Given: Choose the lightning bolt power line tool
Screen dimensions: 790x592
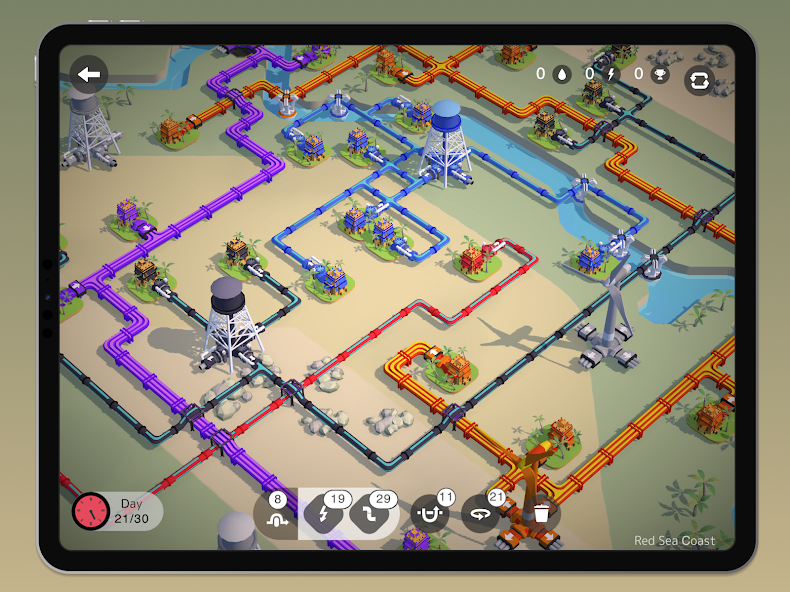Looking at the screenshot, I should [323, 516].
